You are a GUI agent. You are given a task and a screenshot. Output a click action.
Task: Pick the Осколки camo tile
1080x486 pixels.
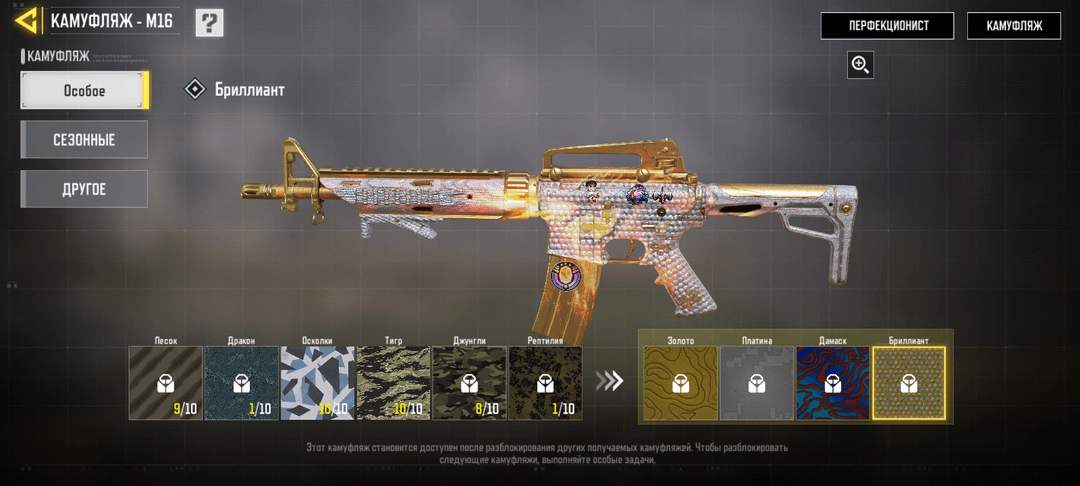pos(317,383)
